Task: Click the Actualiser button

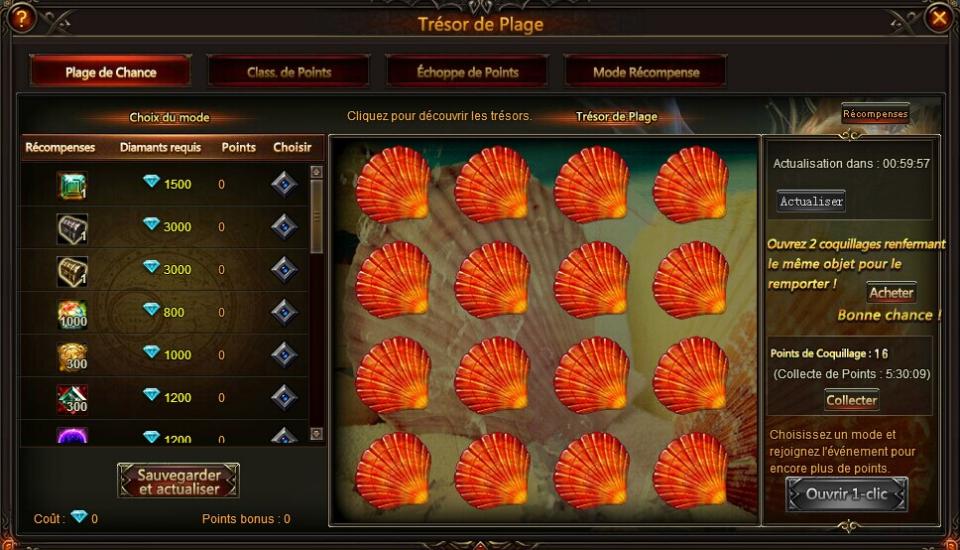Action: point(811,202)
